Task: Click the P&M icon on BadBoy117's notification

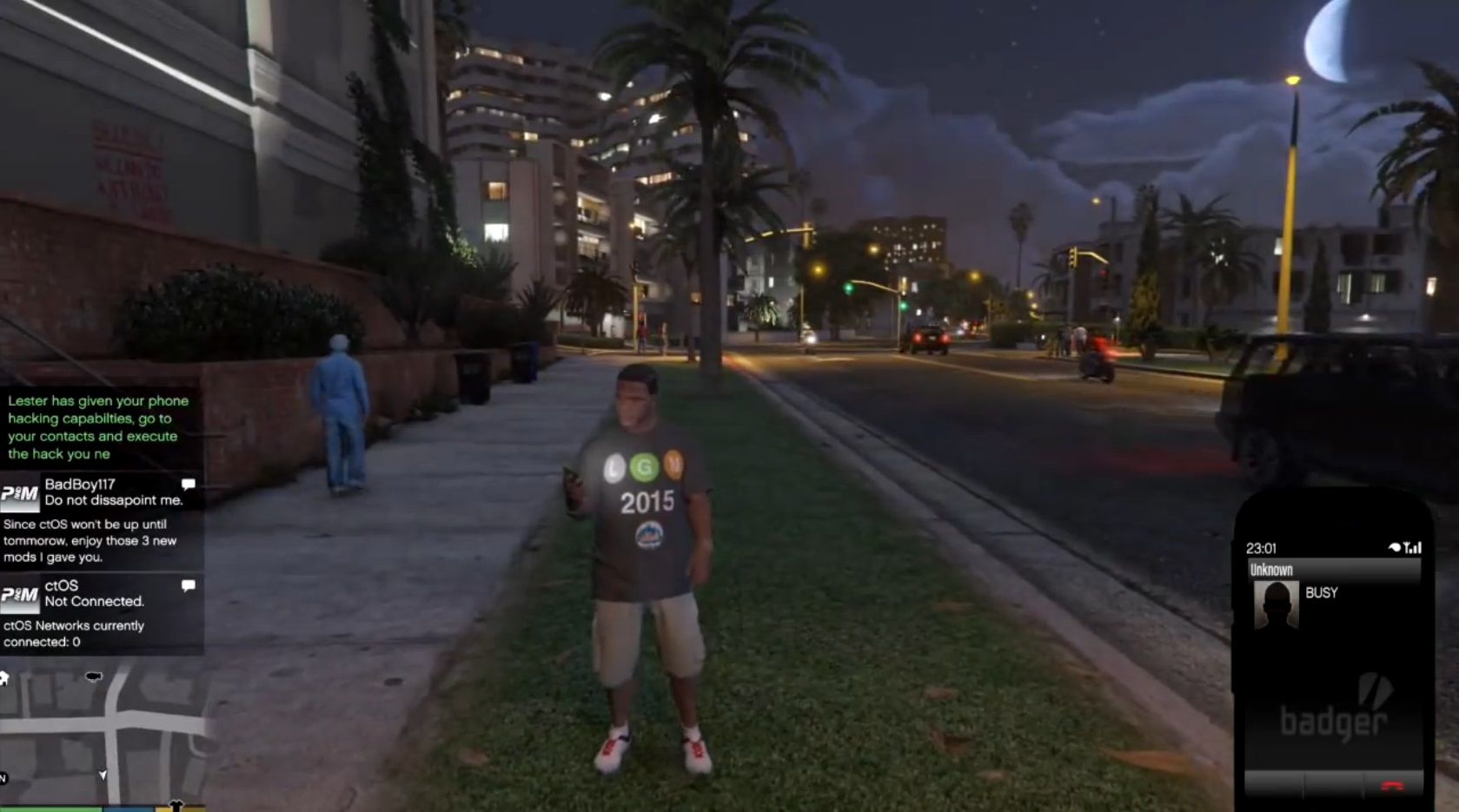Action: click(21, 492)
